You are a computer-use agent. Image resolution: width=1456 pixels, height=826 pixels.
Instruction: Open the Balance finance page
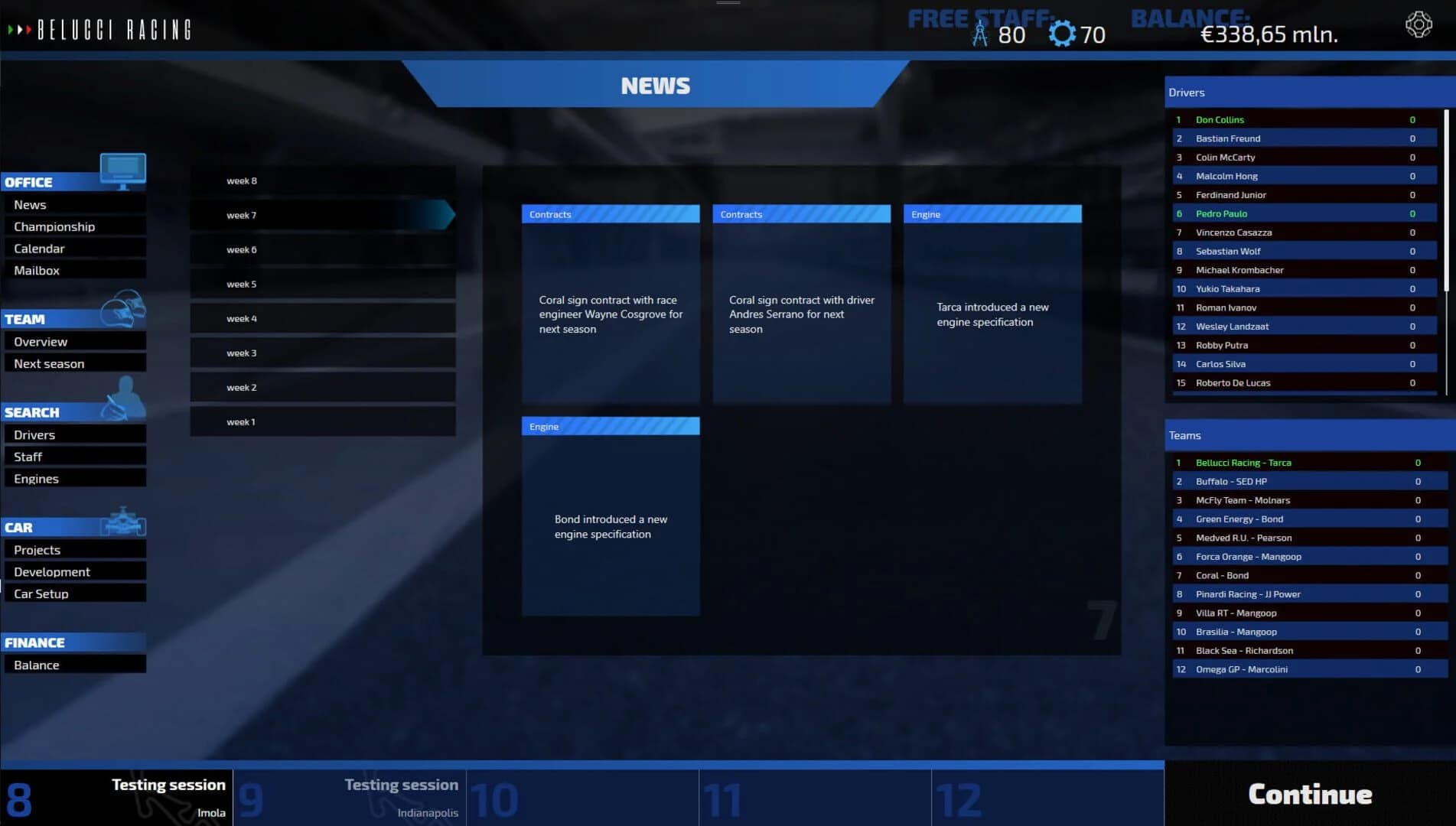click(36, 665)
